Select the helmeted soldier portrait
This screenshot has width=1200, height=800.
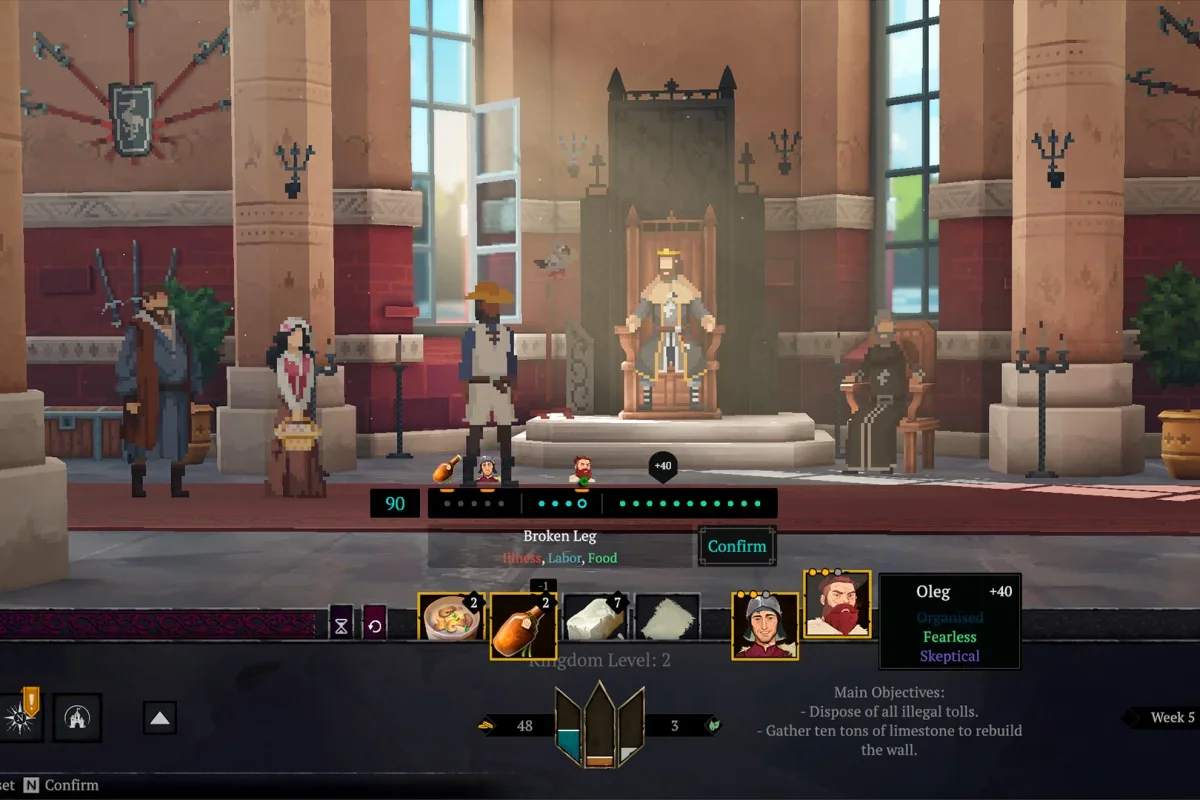[x=765, y=626]
